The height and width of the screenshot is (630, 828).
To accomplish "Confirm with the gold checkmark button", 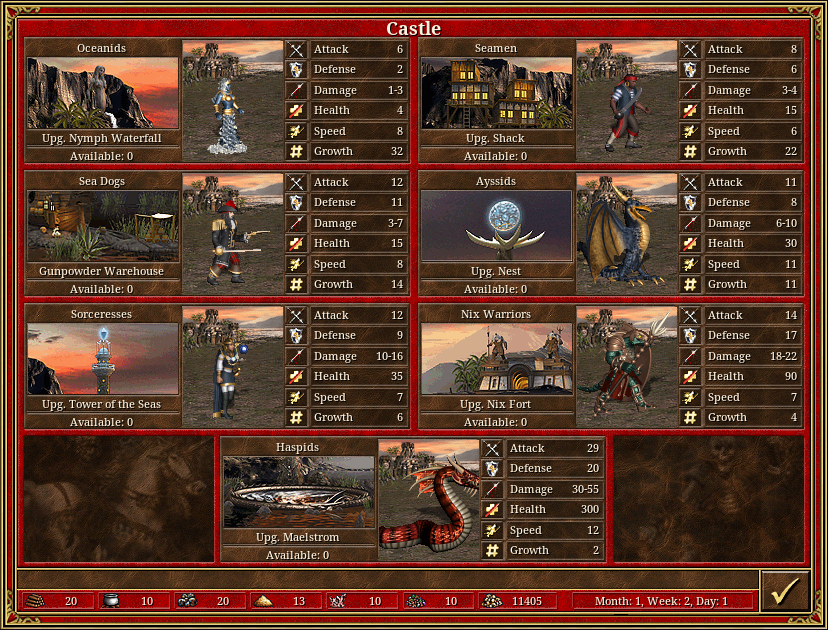I will coord(783,591).
